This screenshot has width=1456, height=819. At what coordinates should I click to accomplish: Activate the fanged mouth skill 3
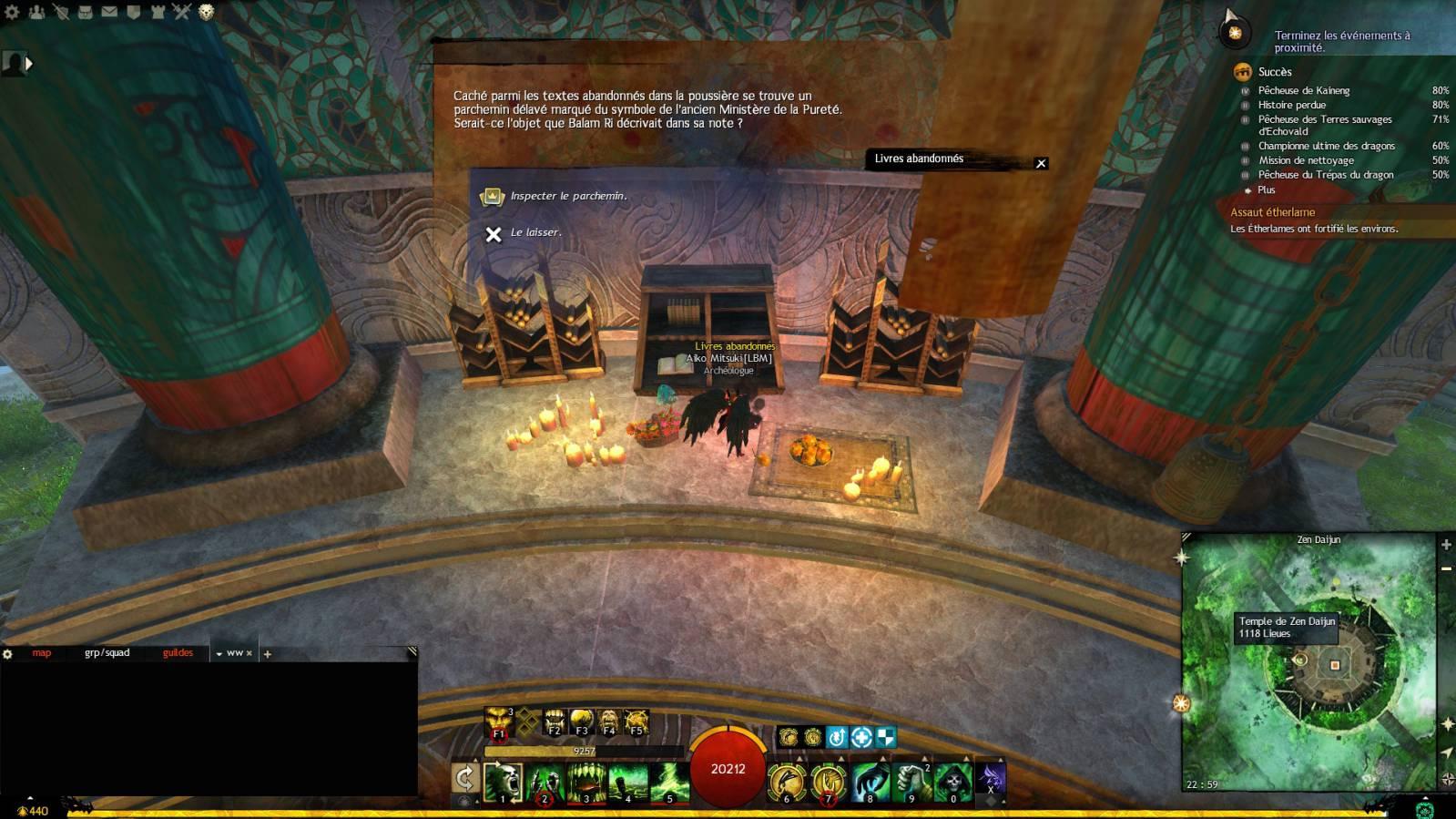click(x=587, y=783)
